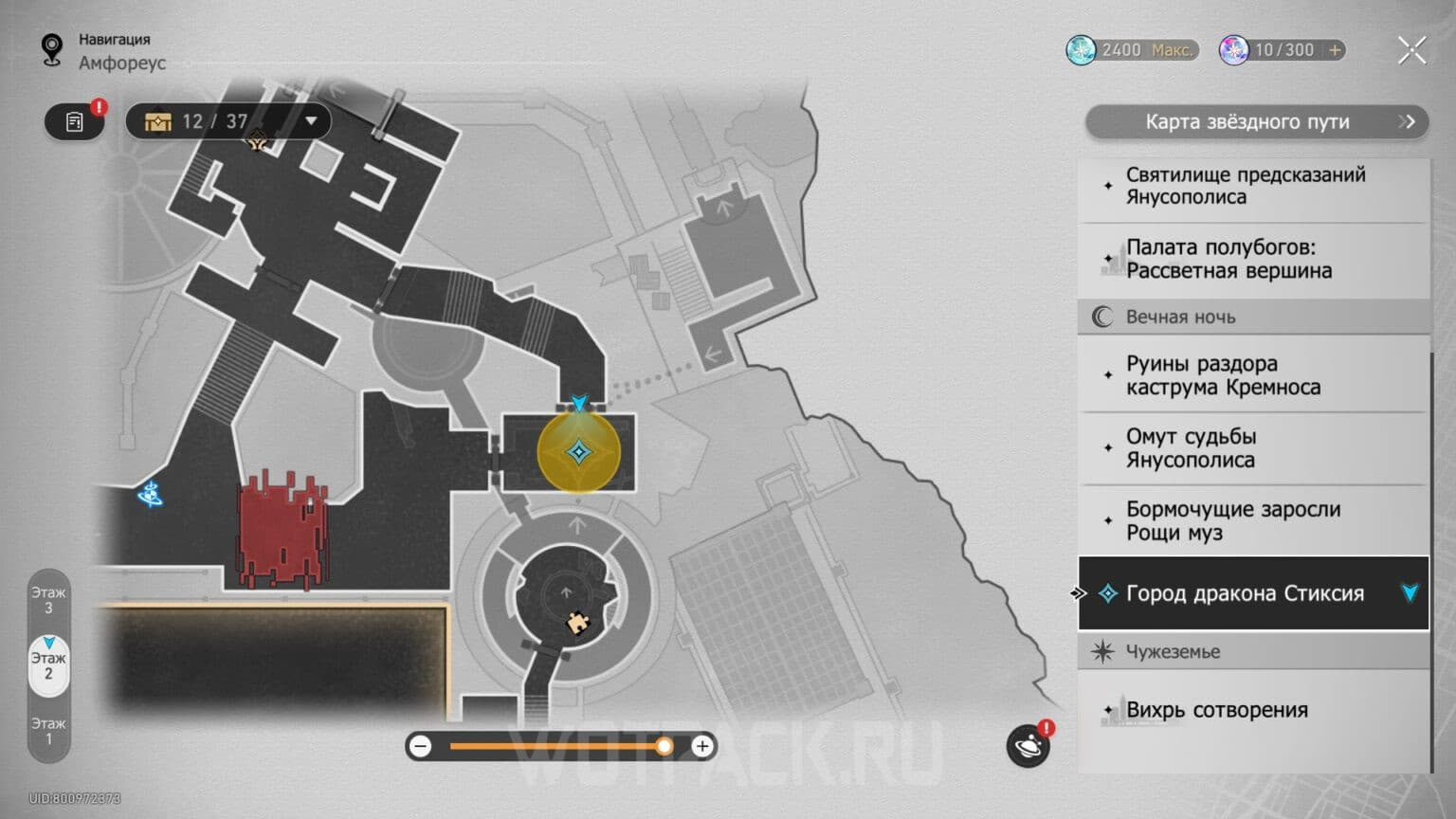The width and height of the screenshot is (1456, 819).
Task: Expand the treasure counter dropdown arrow
Action: pos(310,121)
